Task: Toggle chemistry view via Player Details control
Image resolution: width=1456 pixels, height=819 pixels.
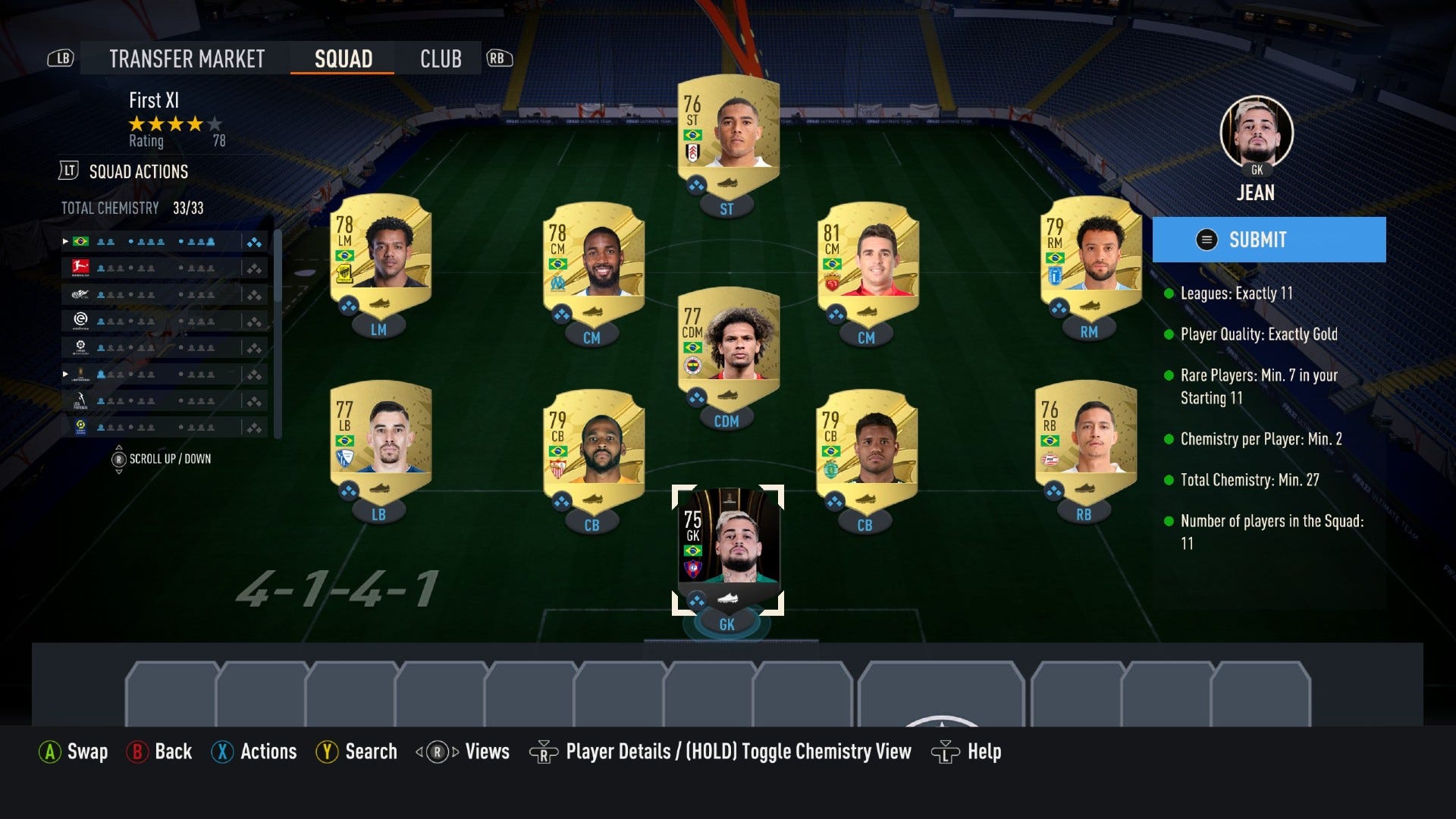Action: pos(544,752)
